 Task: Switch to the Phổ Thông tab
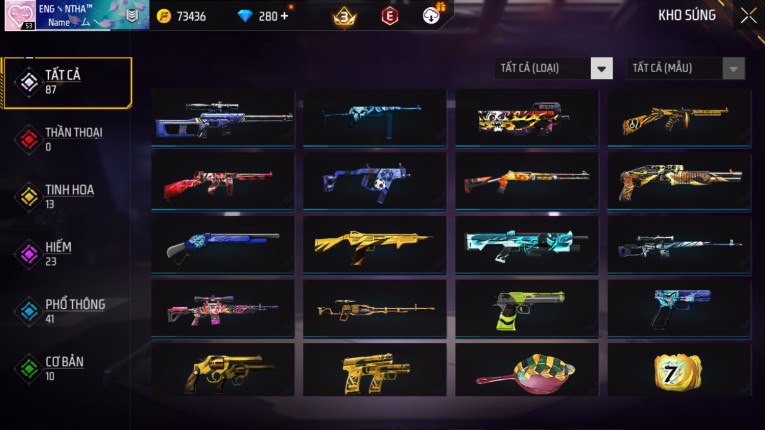[72, 310]
